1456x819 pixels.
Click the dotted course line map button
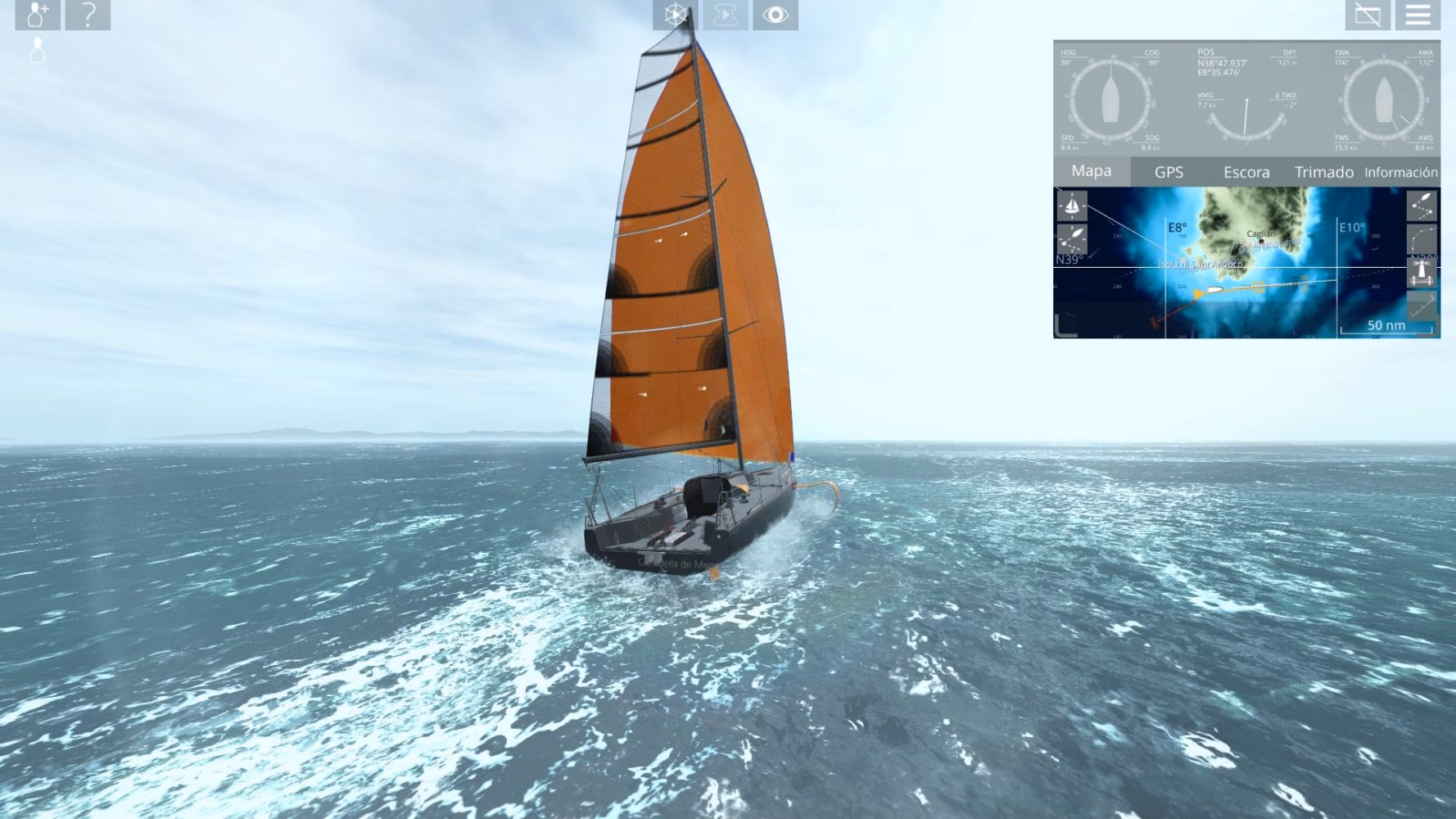click(1422, 239)
